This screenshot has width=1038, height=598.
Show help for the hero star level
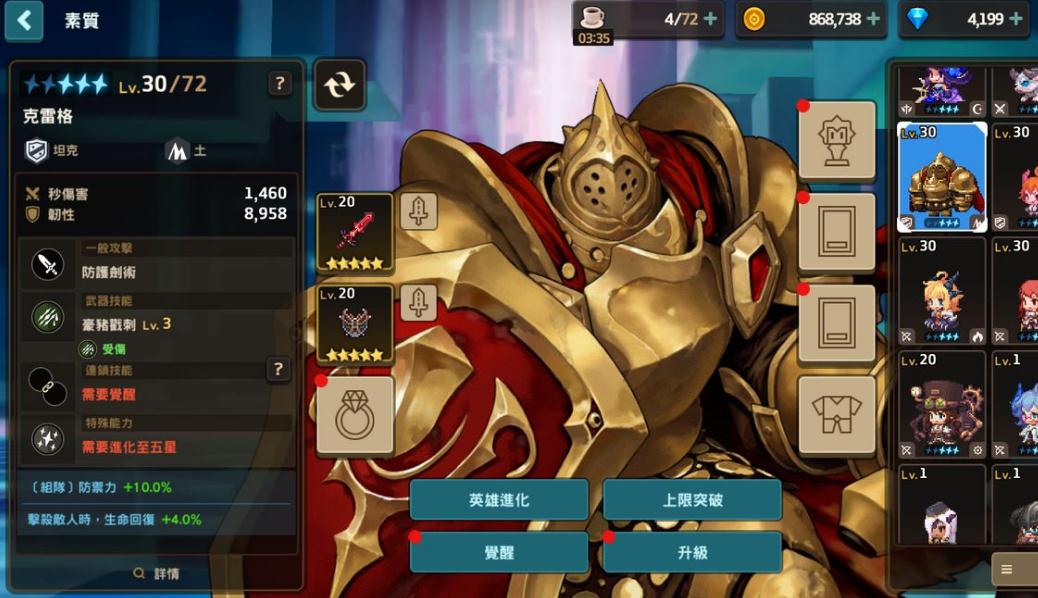[280, 84]
